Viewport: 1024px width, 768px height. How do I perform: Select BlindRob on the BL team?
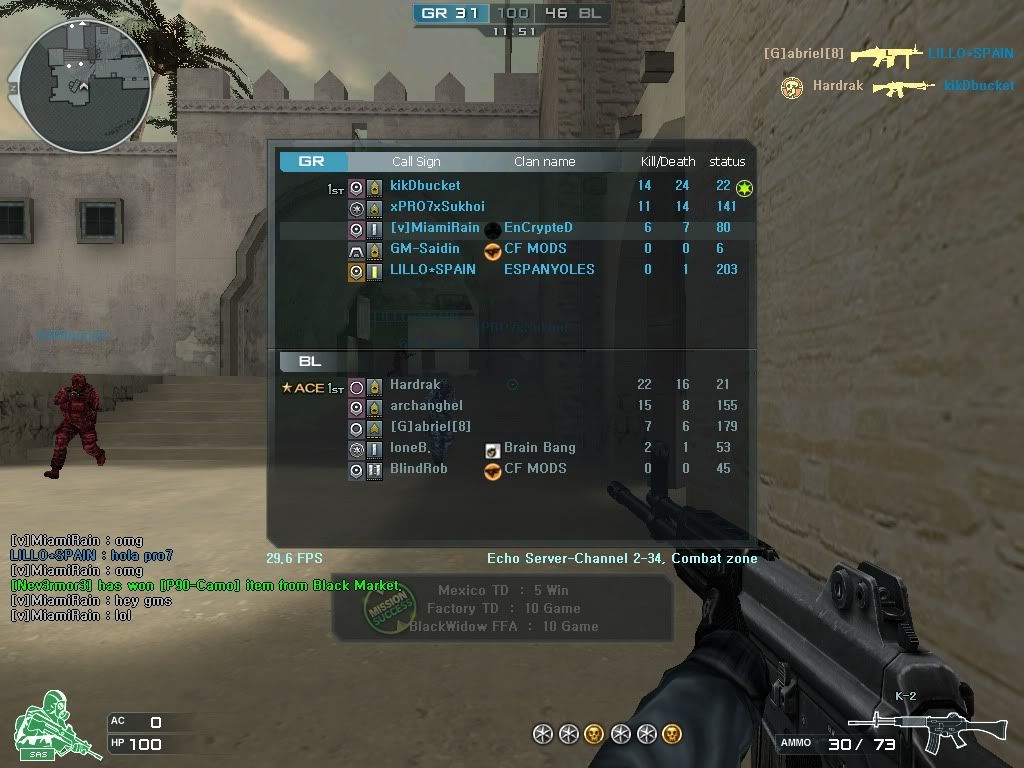coord(418,469)
